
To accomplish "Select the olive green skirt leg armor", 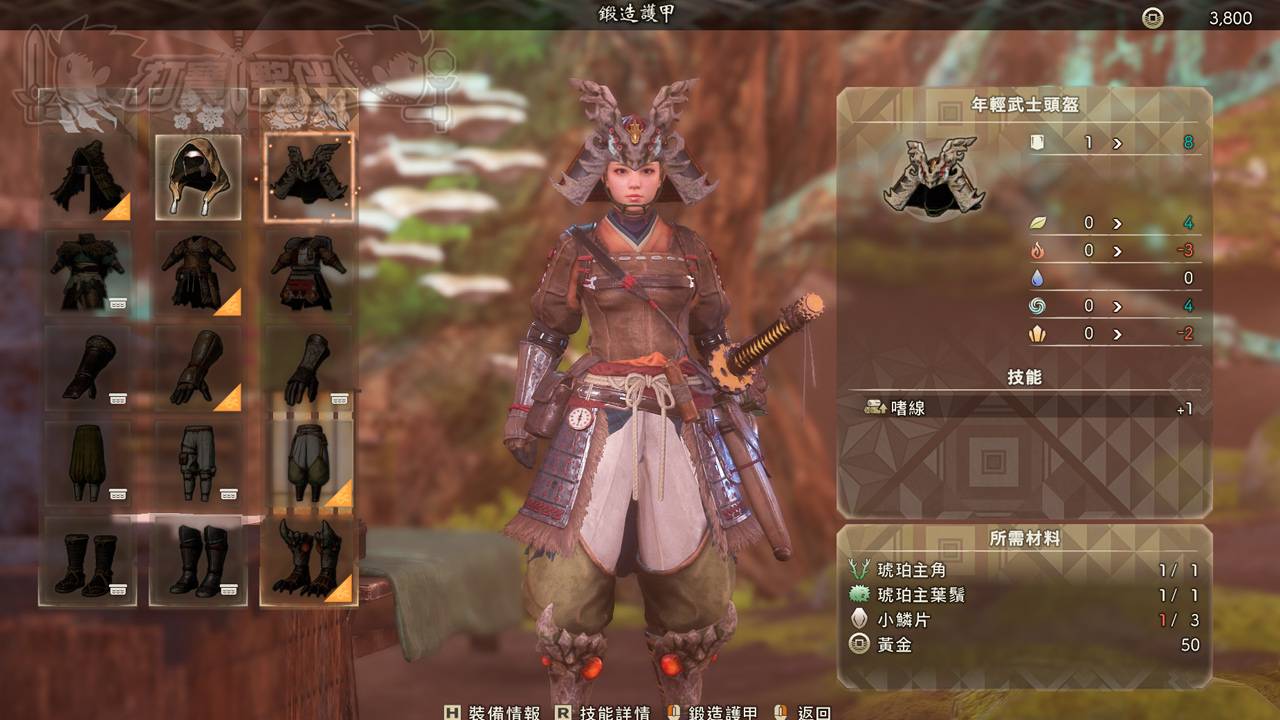I will [88, 463].
